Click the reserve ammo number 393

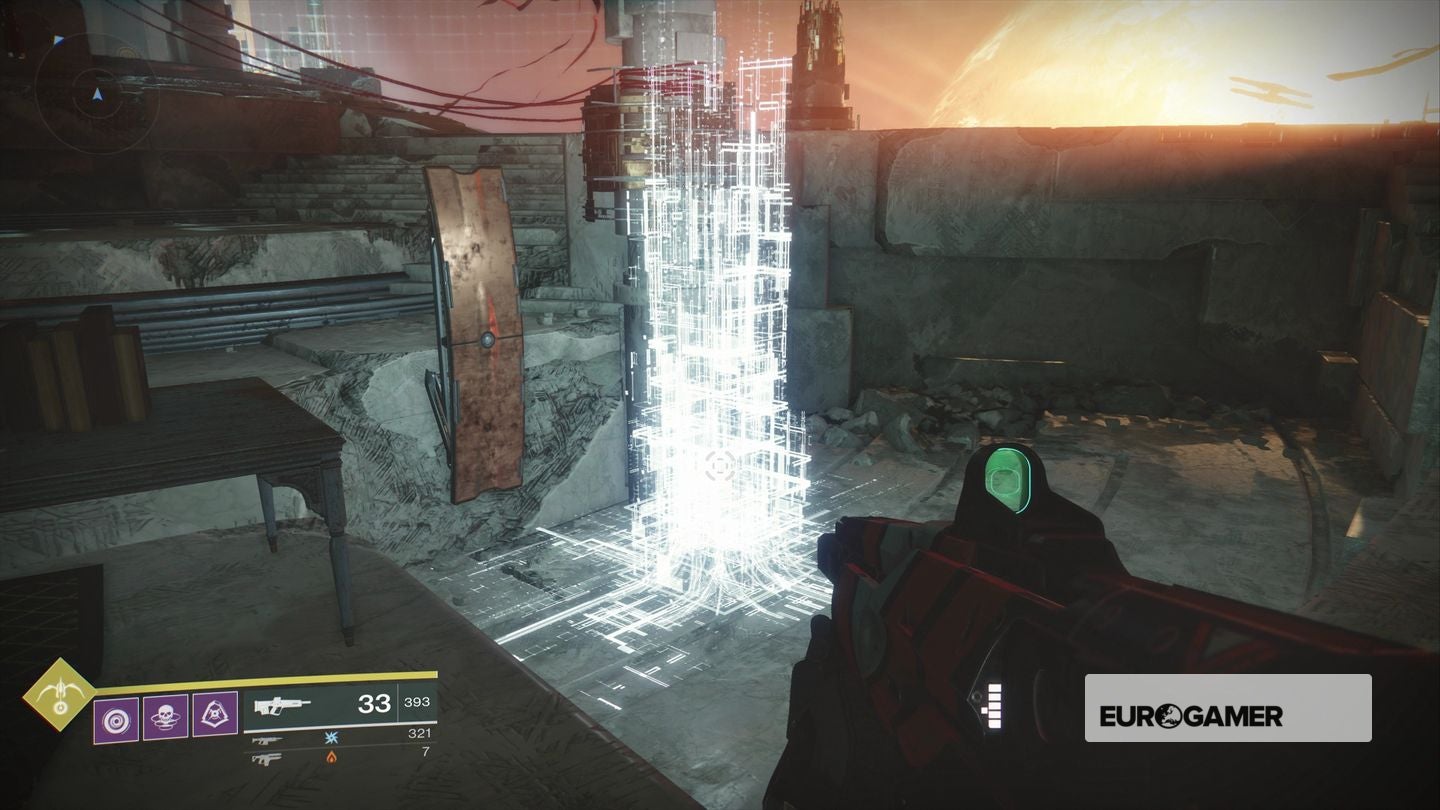417,702
